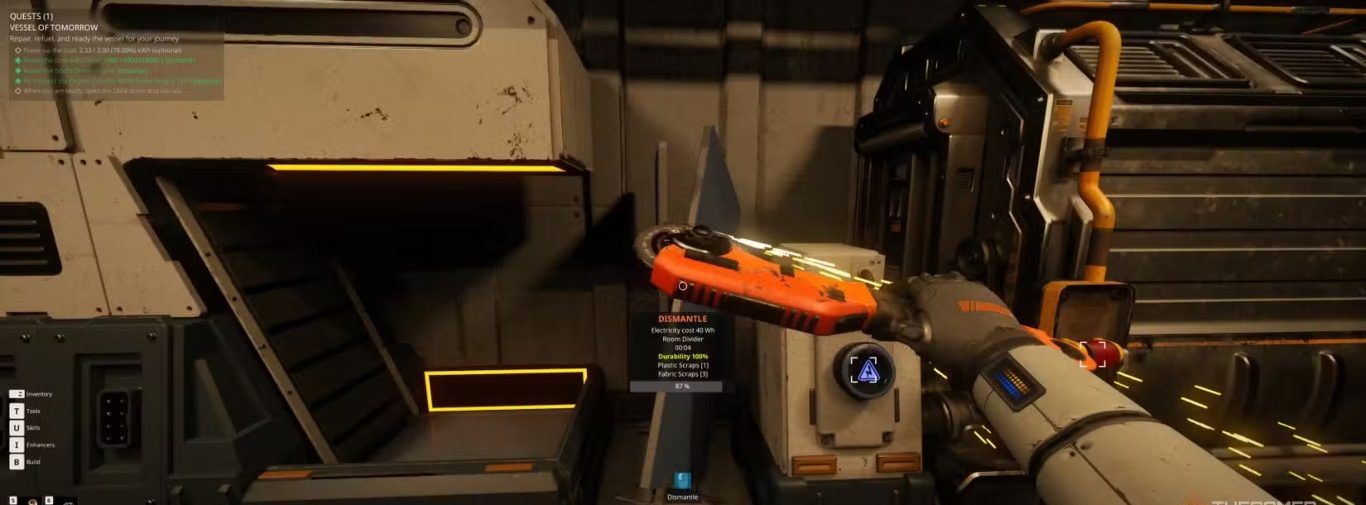The image size is (1366, 505).
Task: Open the Vessel of Tomorrow quest tracker
Action: 54,27
